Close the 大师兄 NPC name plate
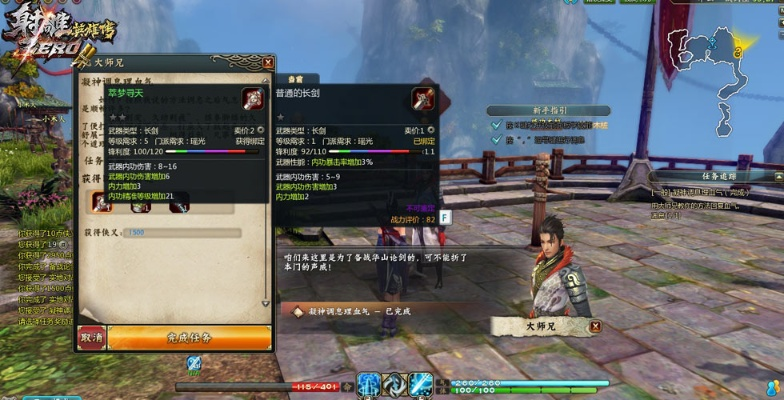The width and height of the screenshot is (784, 400). click(x=595, y=326)
